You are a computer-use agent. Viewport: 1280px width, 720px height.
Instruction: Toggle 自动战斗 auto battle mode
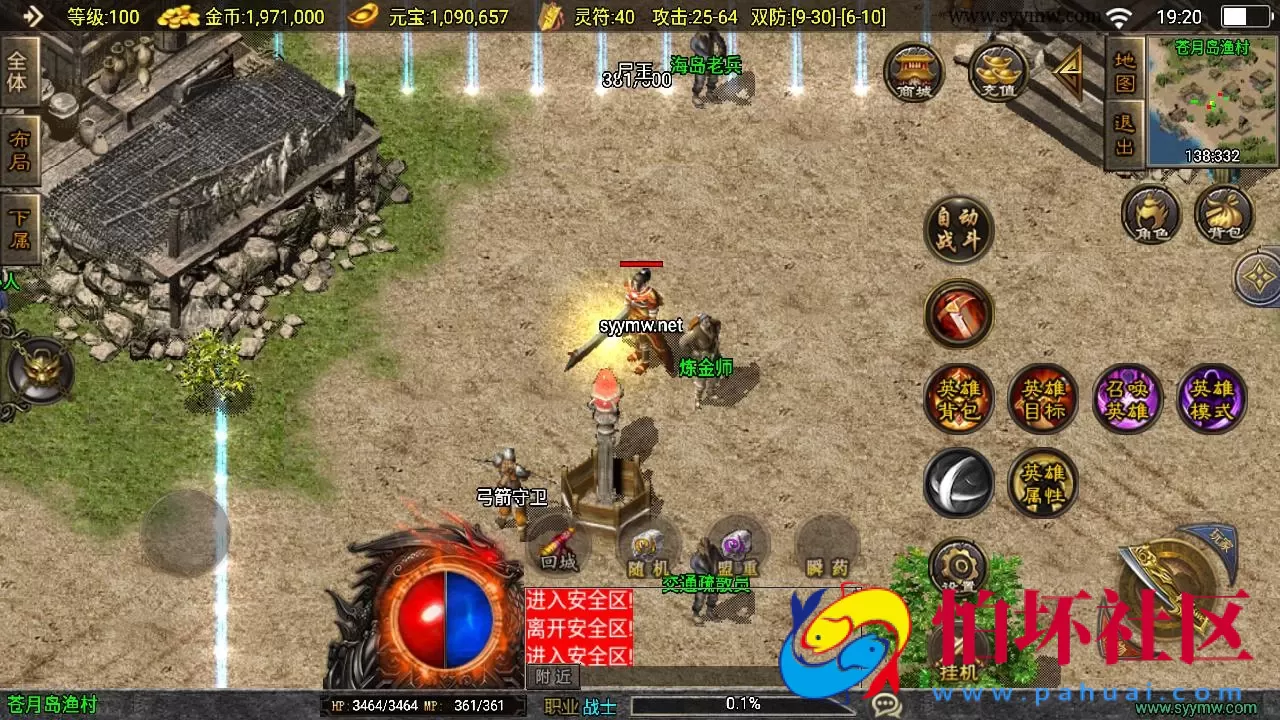[958, 229]
